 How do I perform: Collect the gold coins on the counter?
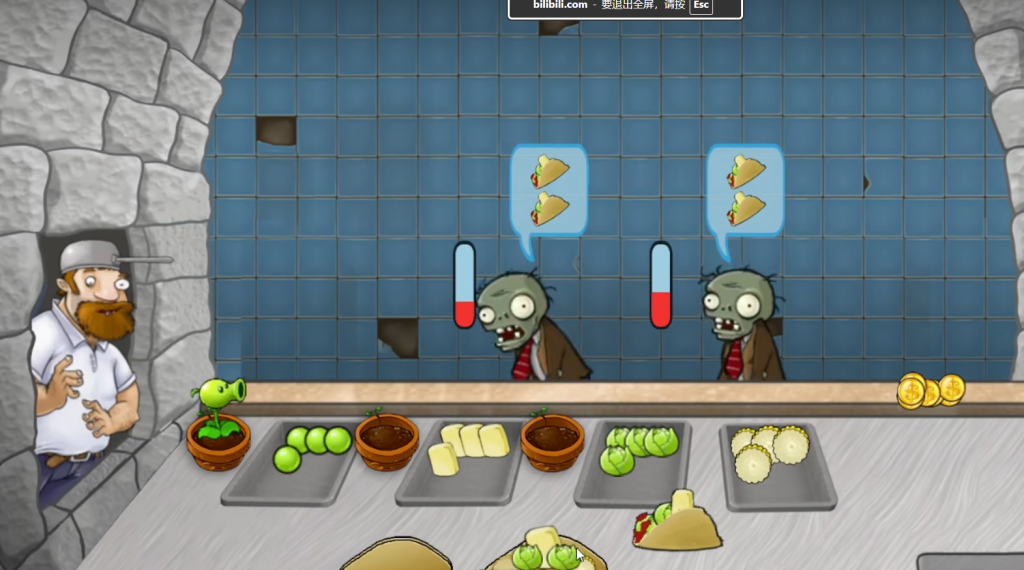click(929, 390)
